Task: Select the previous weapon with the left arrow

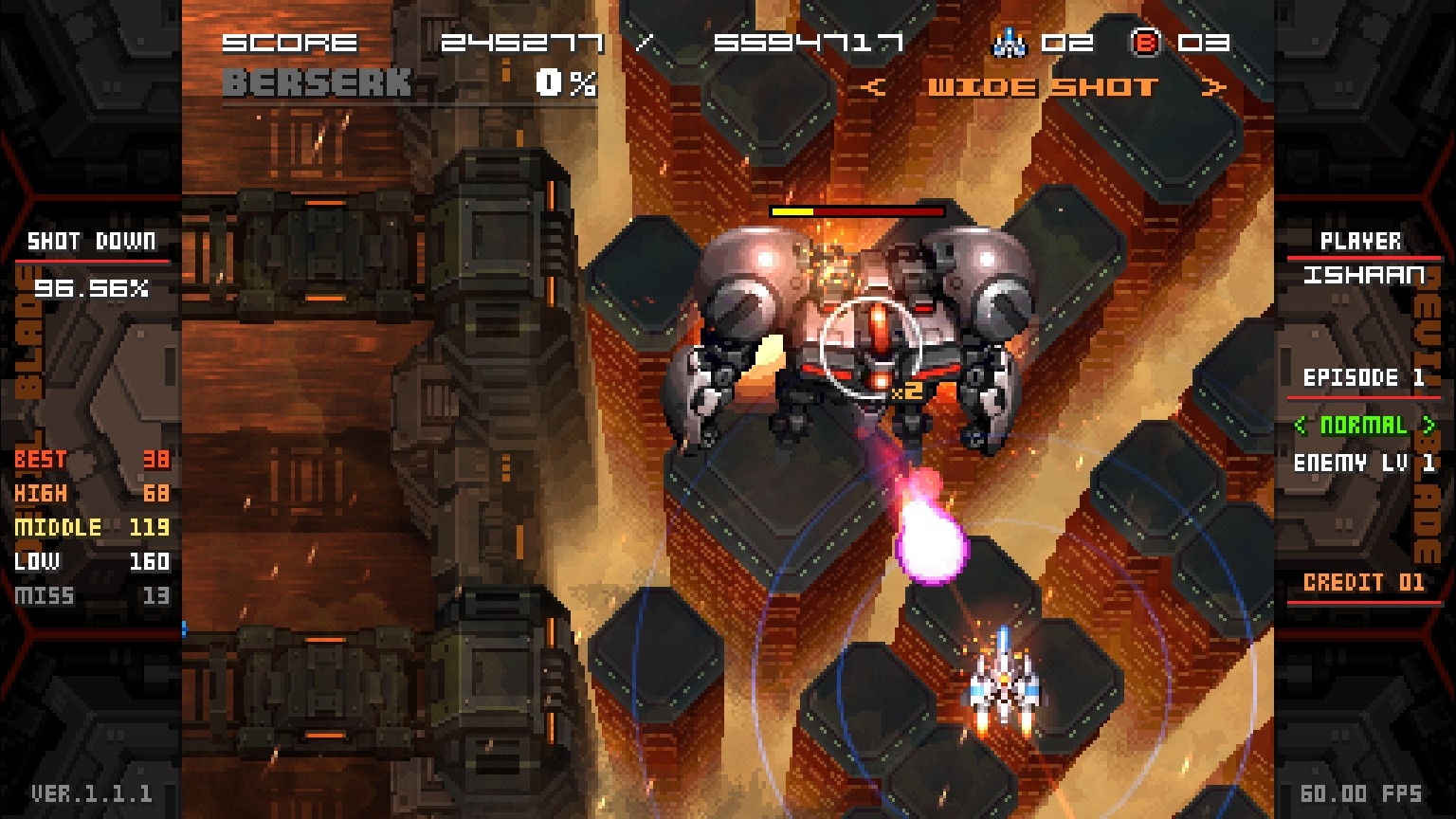Action: tap(874, 88)
